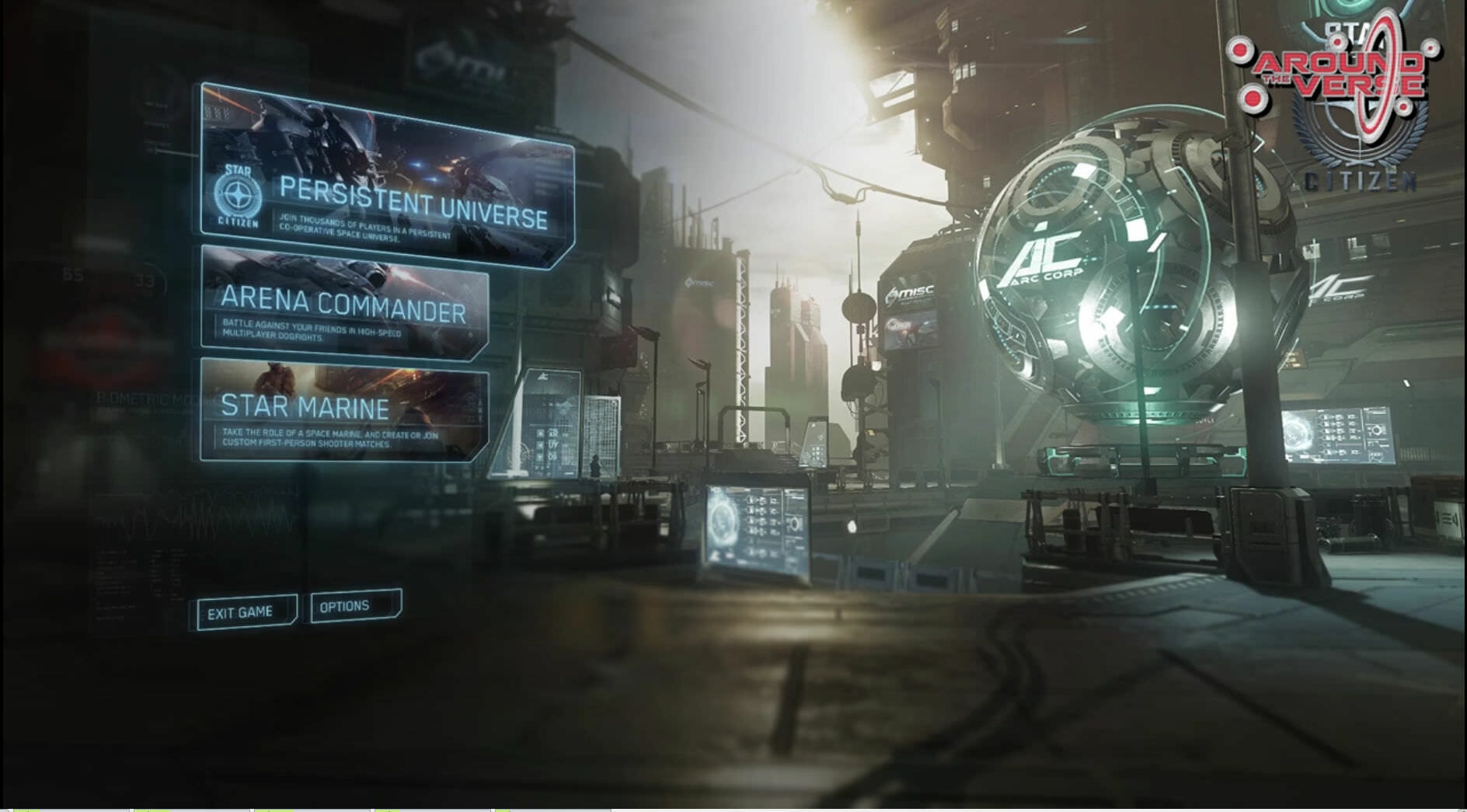The width and height of the screenshot is (1467, 812).
Task: Open the Arena Commander mode
Action: [343, 302]
